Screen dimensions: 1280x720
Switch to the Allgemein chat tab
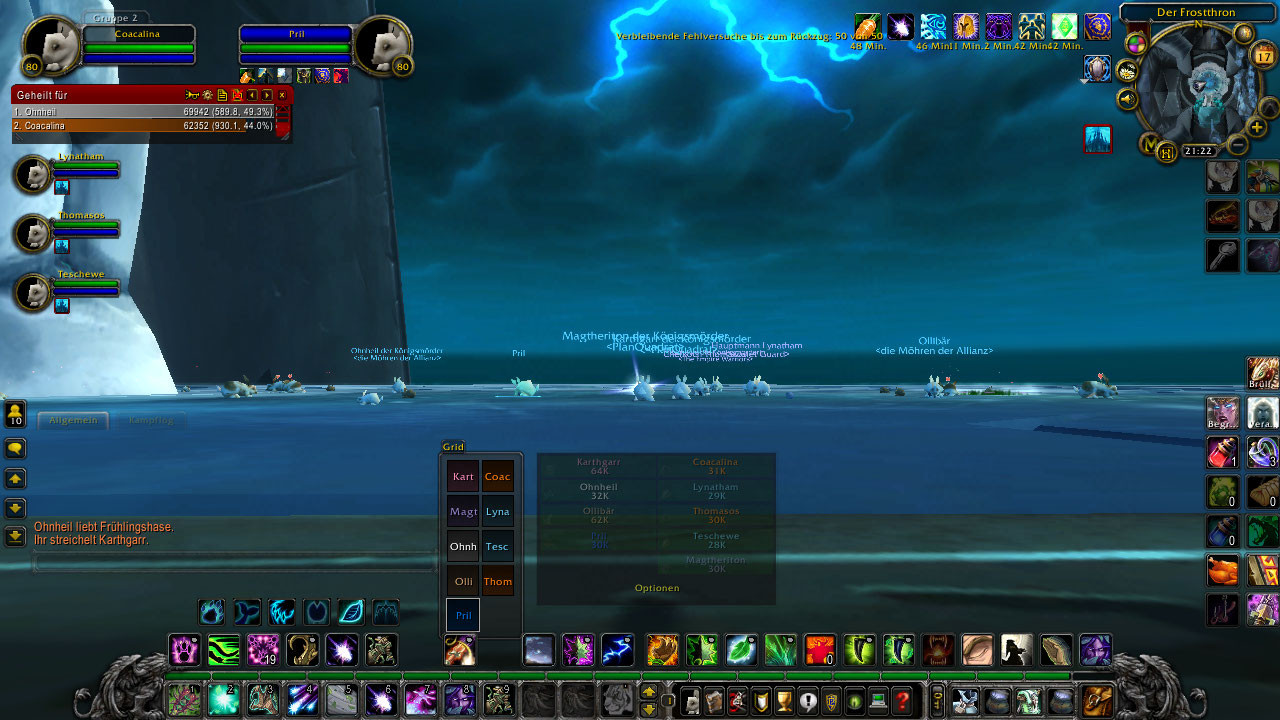pos(73,420)
